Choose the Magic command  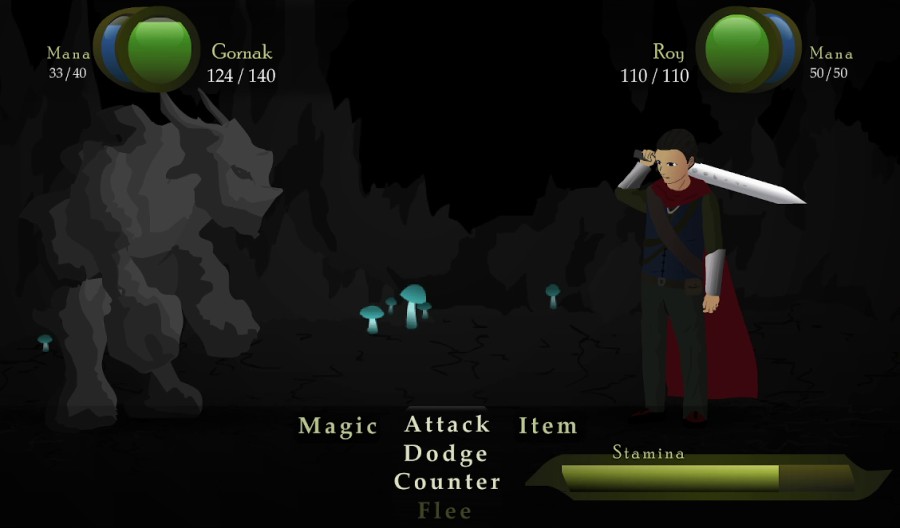[x=338, y=427]
